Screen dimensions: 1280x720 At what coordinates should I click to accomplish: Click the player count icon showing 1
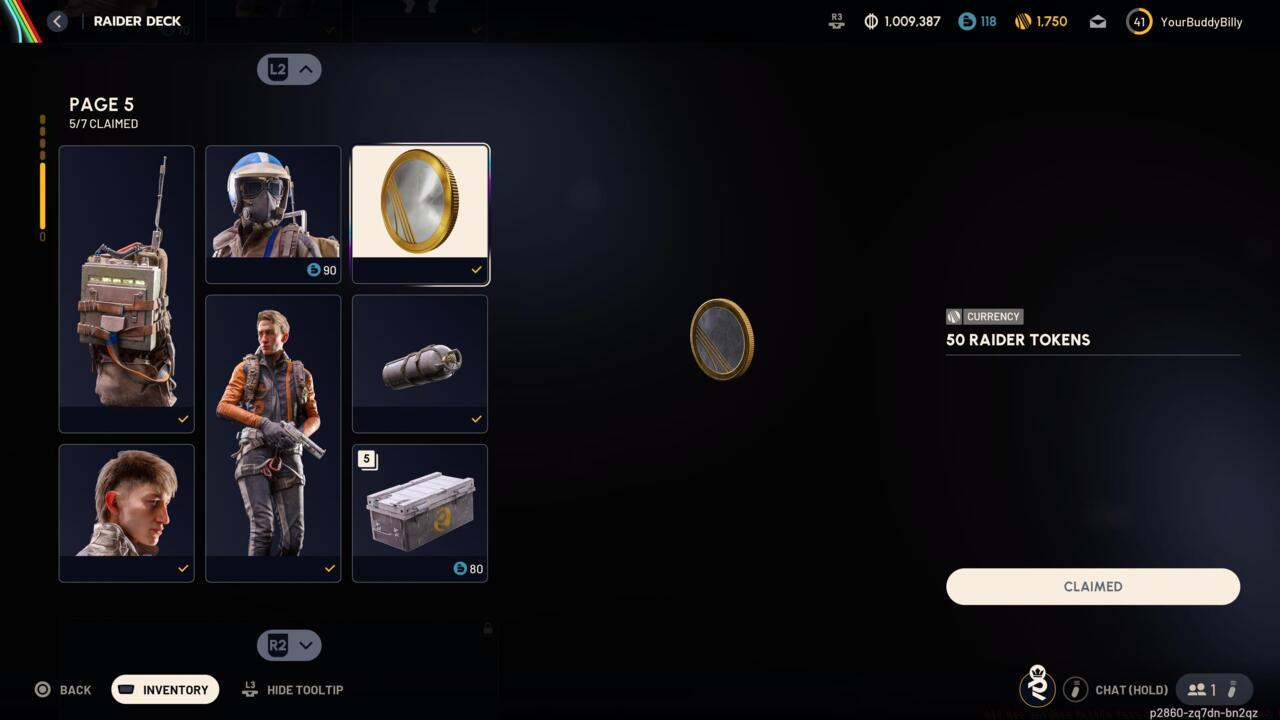tap(1197, 689)
